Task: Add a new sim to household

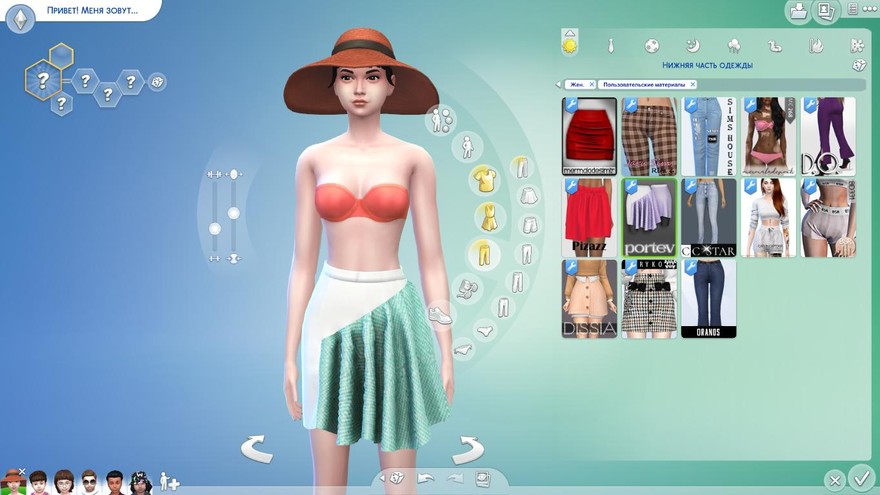Action: (168, 481)
